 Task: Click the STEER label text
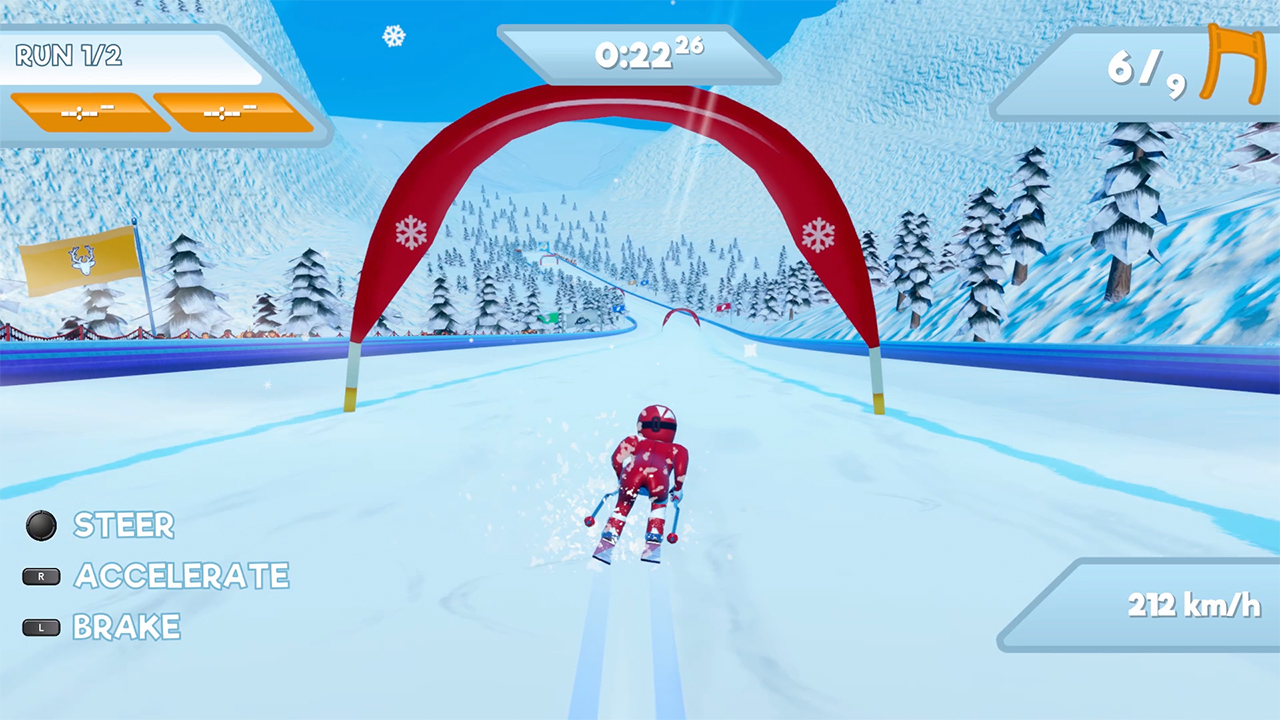tap(123, 526)
